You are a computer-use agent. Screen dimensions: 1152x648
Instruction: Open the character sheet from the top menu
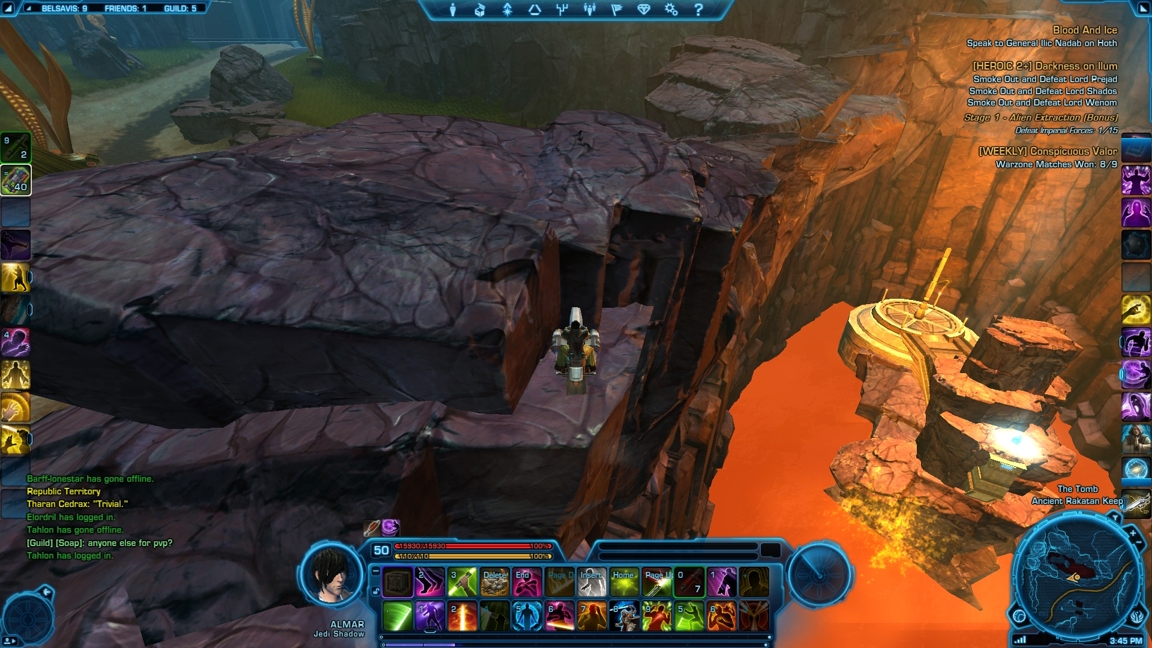pyautogui.click(x=453, y=10)
